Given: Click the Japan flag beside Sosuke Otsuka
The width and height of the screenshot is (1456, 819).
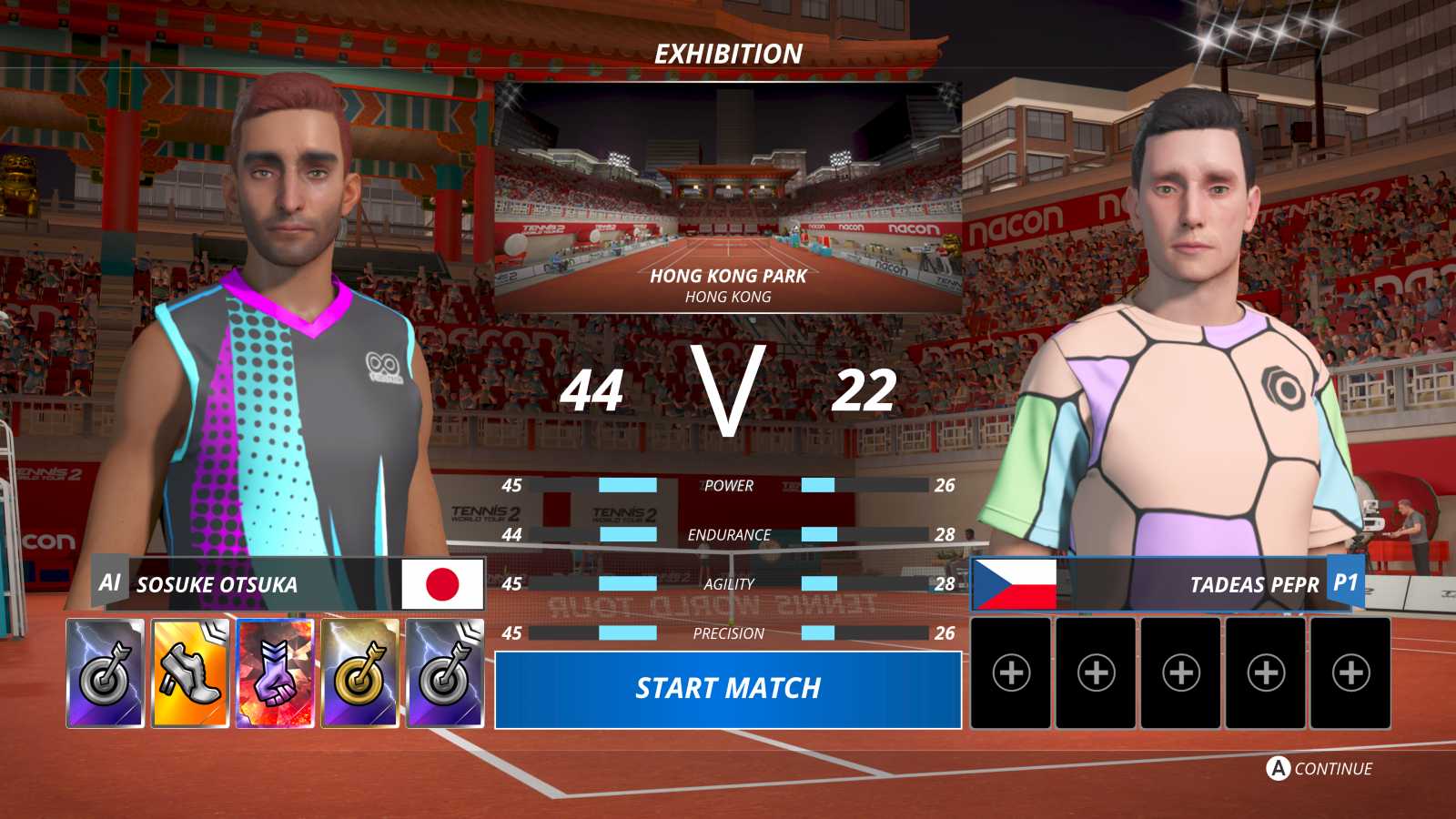Looking at the screenshot, I should click(x=442, y=584).
